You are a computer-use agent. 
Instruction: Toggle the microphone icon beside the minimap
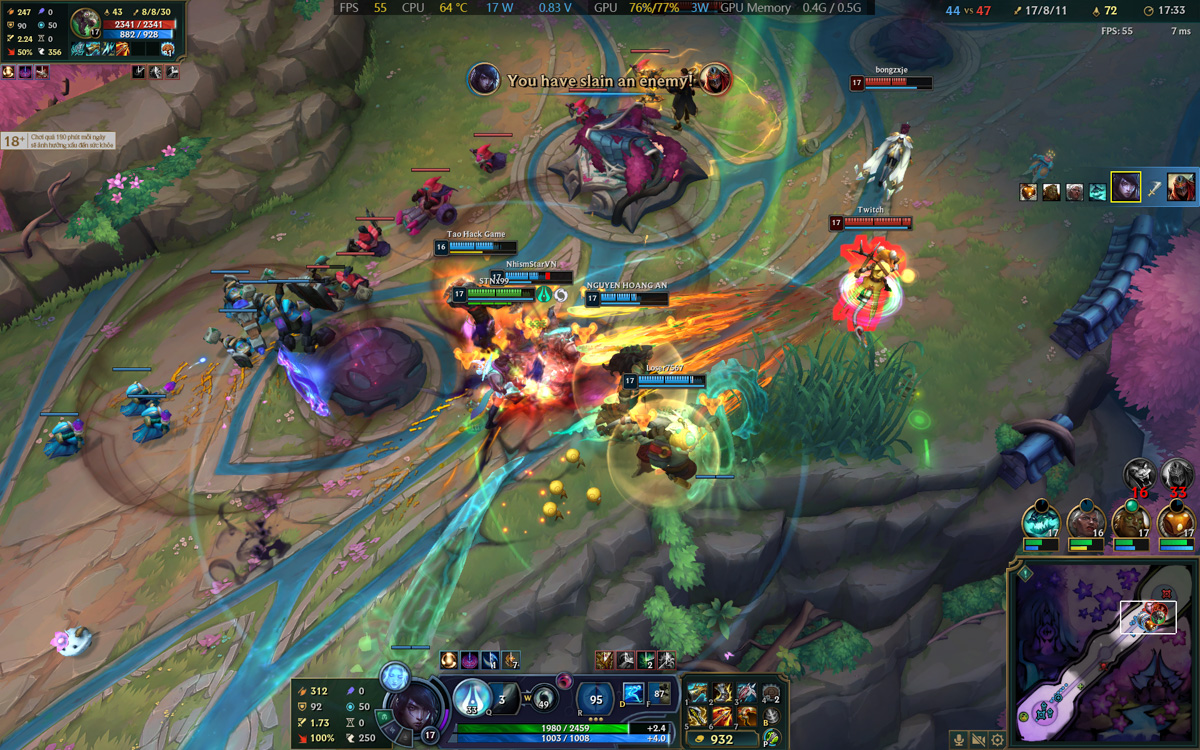point(959,740)
